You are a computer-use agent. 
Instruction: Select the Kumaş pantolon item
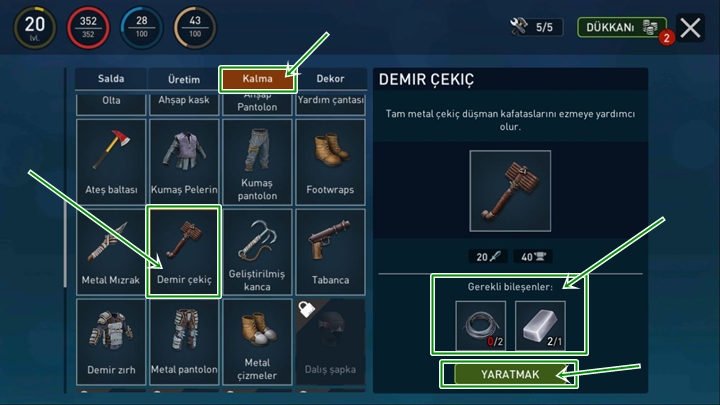tap(257, 160)
